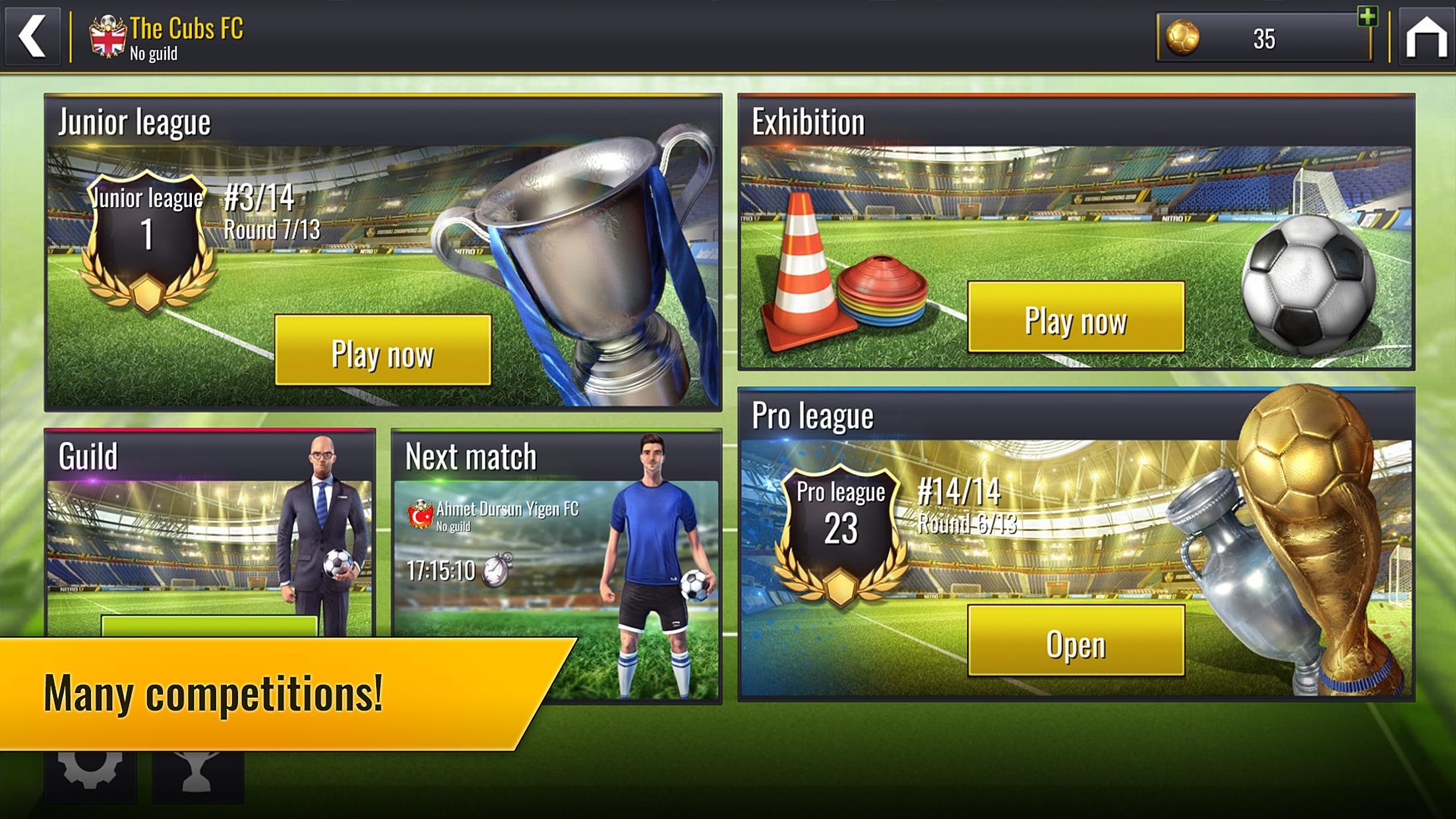Open the trophy icon menu
The height and width of the screenshot is (819, 1456).
[x=198, y=773]
